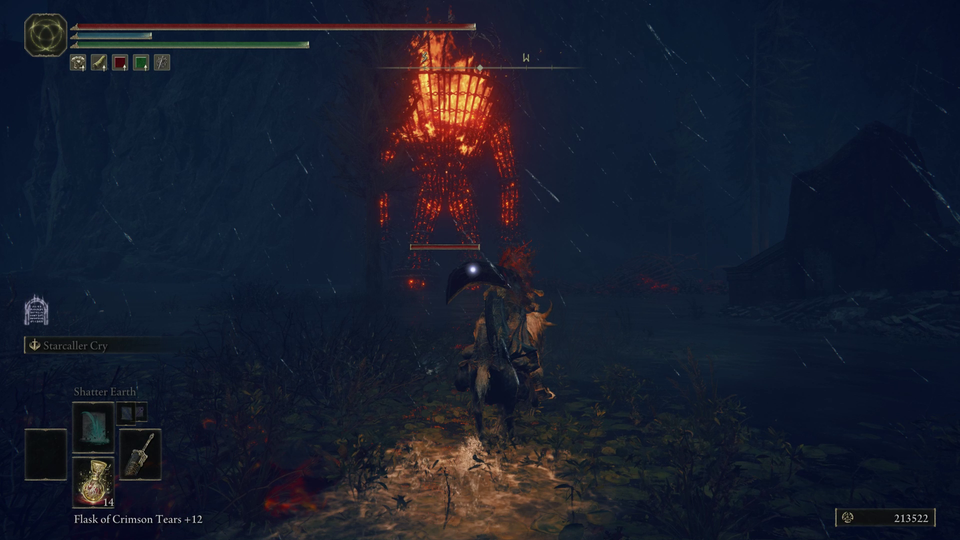The width and height of the screenshot is (960, 540).
Task: Choose the Shatter Earth spell slot
Action: pyautogui.click(x=93, y=424)
